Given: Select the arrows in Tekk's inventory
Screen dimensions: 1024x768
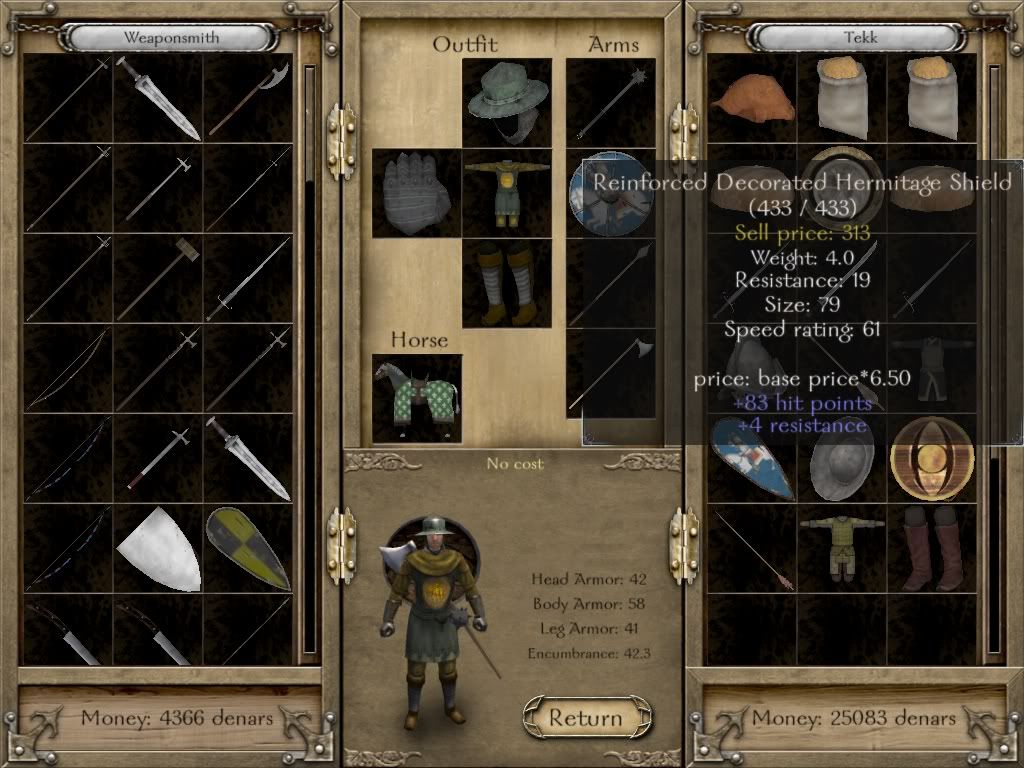Looking at the screenshot, I should [751, 548].
